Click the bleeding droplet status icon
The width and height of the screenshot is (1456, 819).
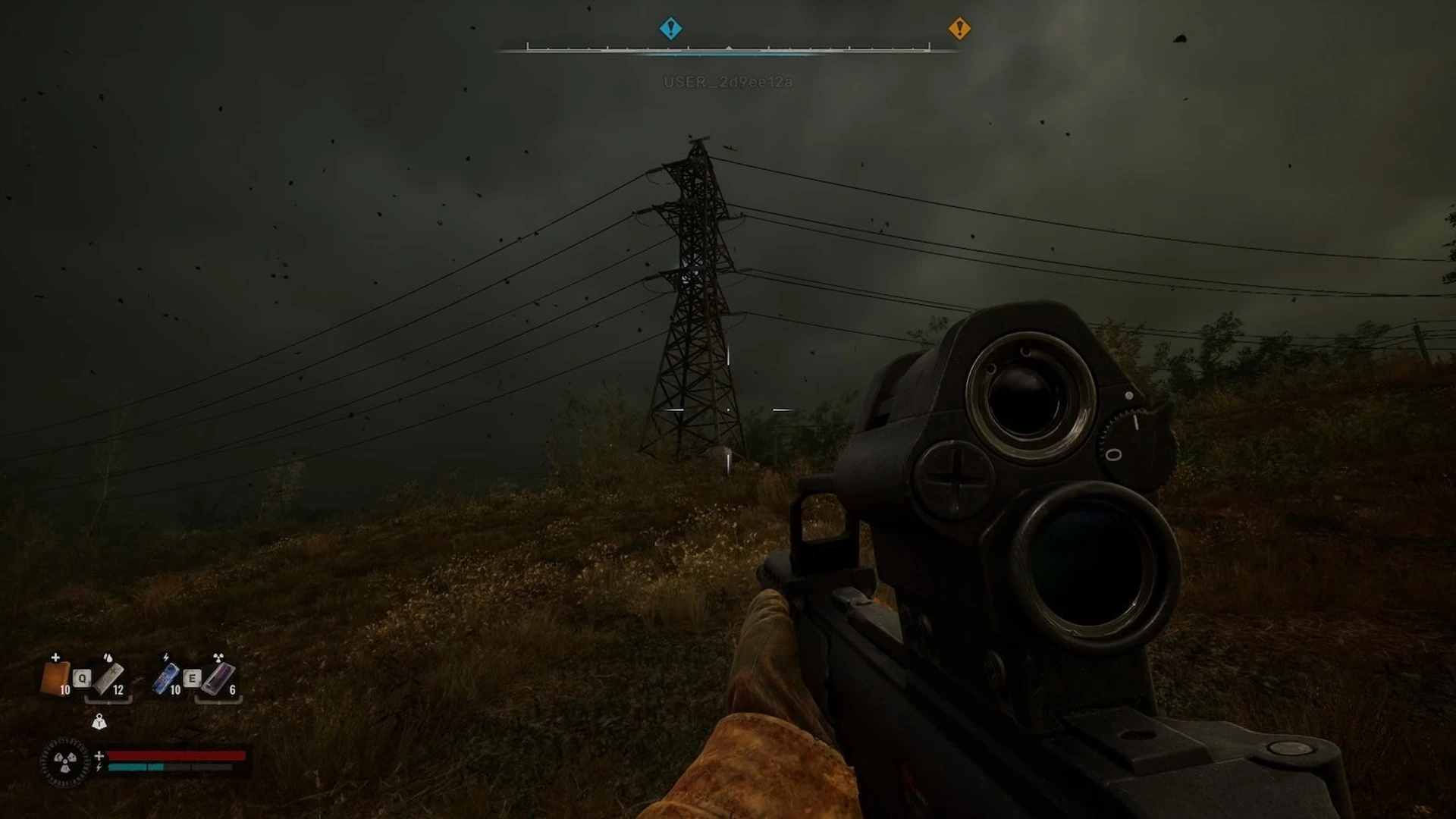click(x=108, y=657)
